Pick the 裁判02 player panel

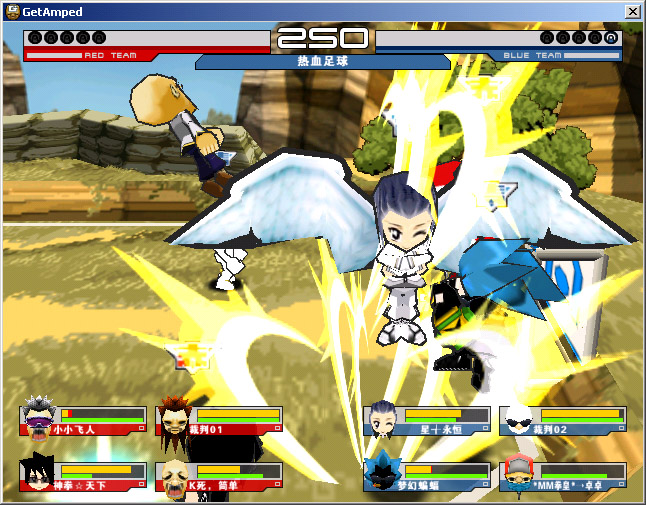563,420
